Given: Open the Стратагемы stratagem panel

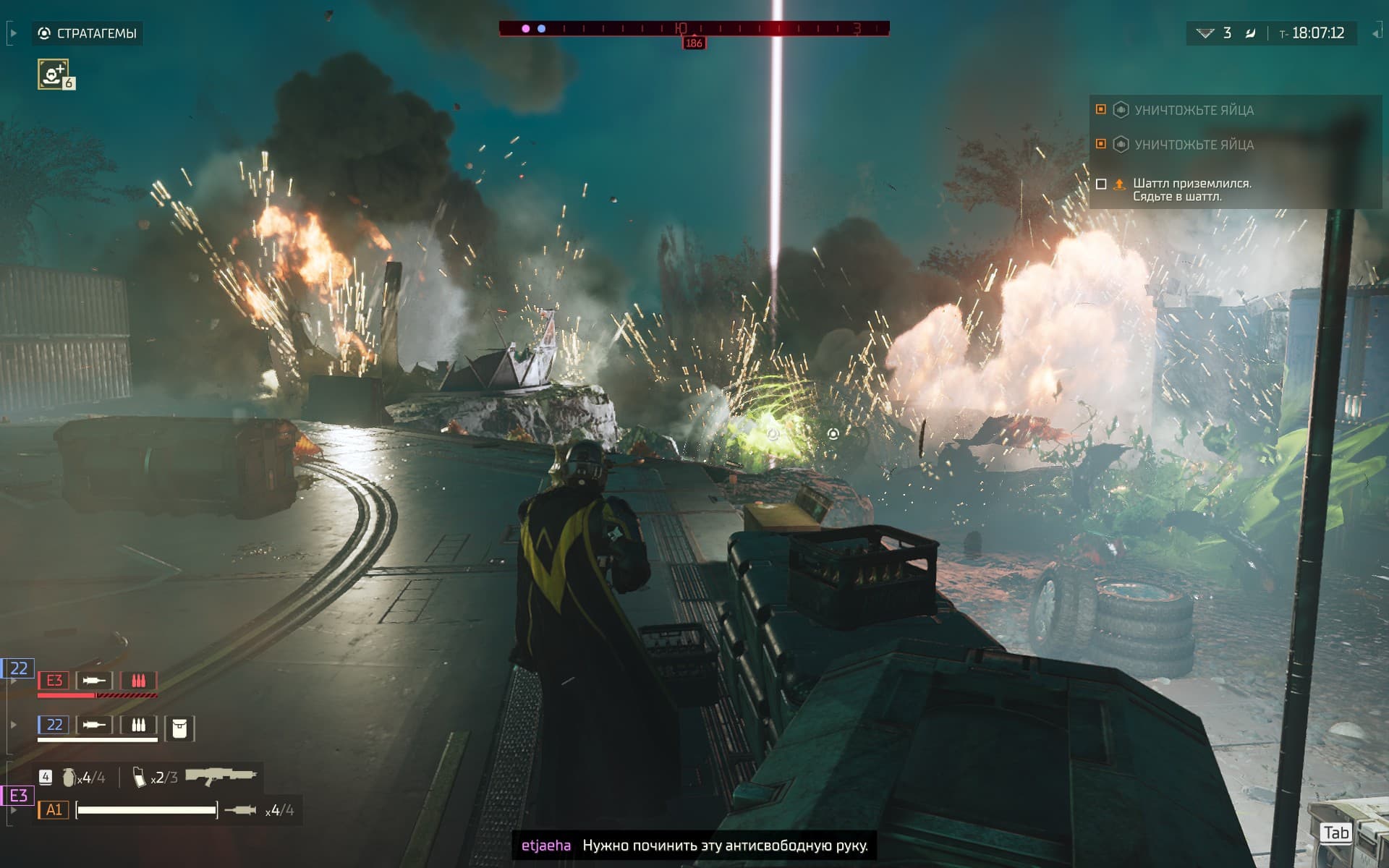Looking at the screenshot, I should point(88,33).
